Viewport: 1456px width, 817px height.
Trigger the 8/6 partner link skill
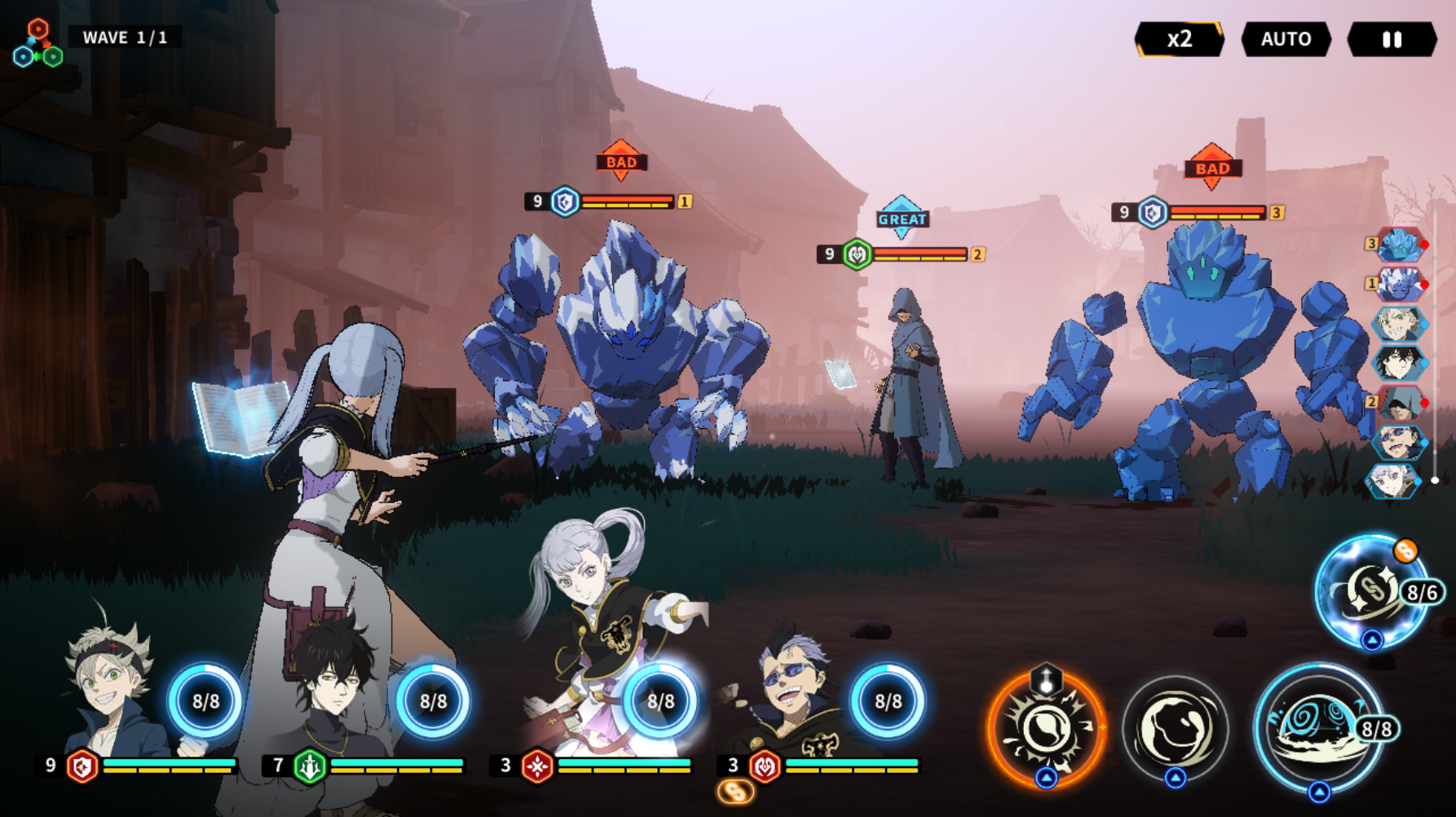[1372, 590]
